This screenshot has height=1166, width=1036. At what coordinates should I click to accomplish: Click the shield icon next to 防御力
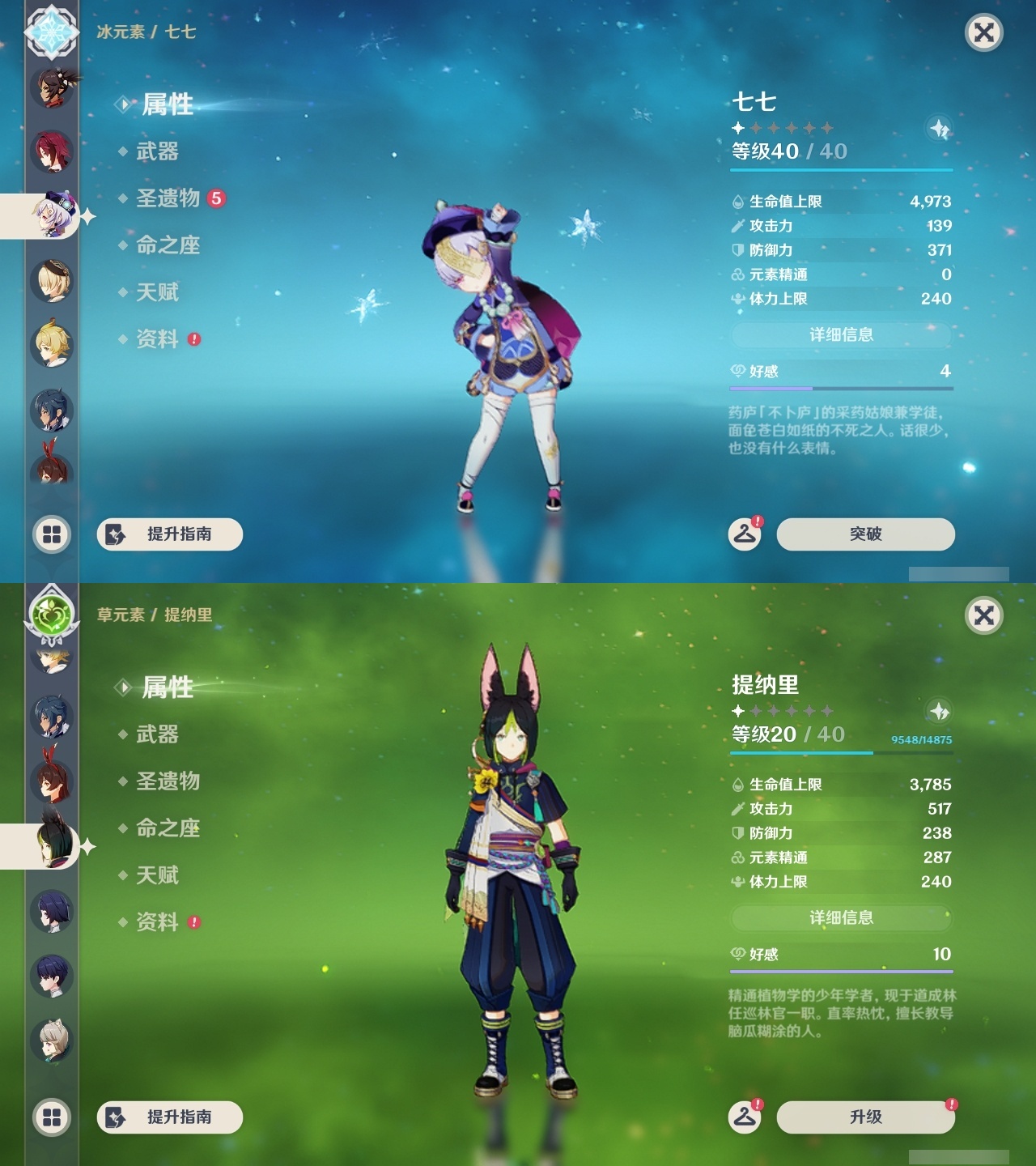[x=739, y=251]
